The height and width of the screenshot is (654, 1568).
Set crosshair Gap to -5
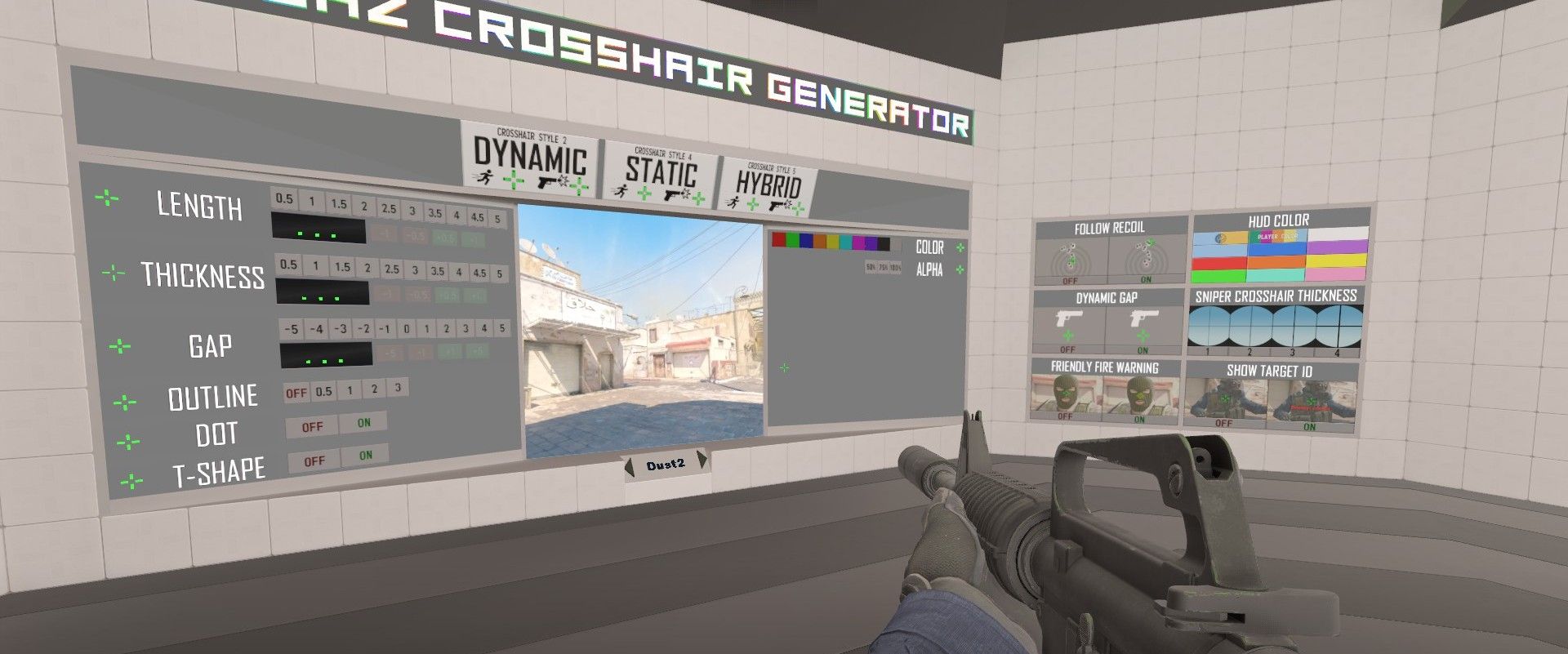coord(291,330)
